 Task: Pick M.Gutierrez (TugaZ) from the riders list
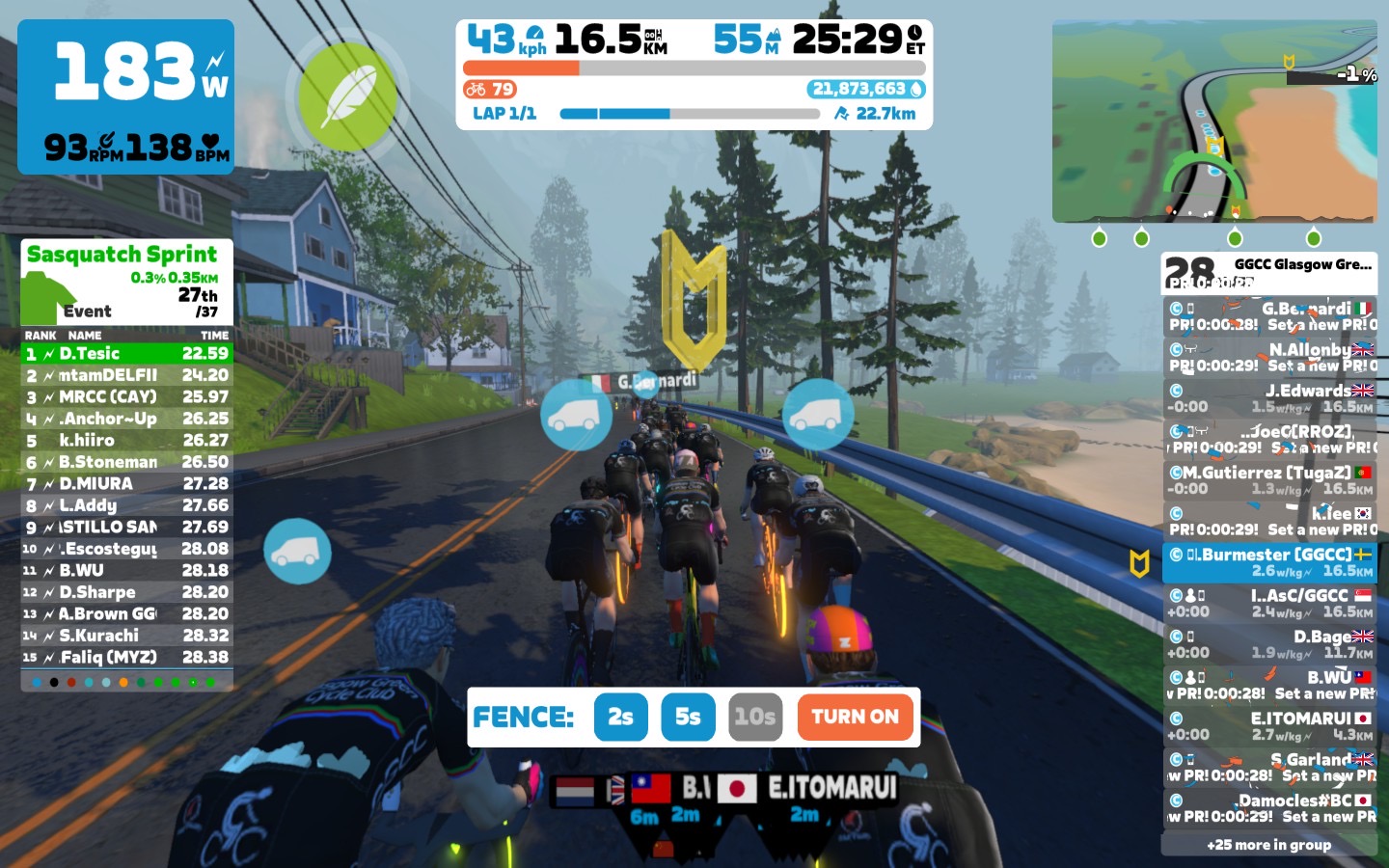[x=1269, y=480]
